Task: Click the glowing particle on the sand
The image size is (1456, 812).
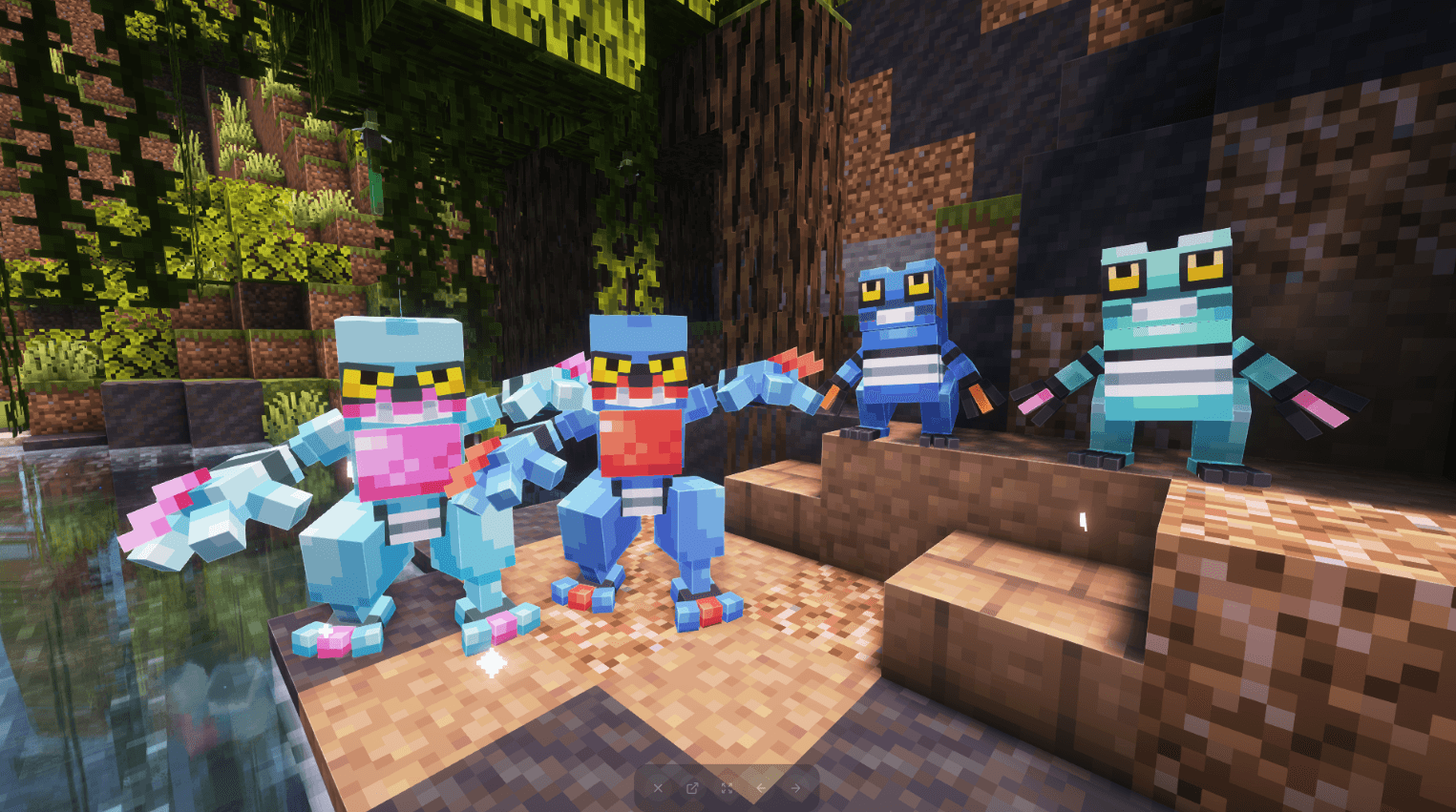Action: [492, 660]
